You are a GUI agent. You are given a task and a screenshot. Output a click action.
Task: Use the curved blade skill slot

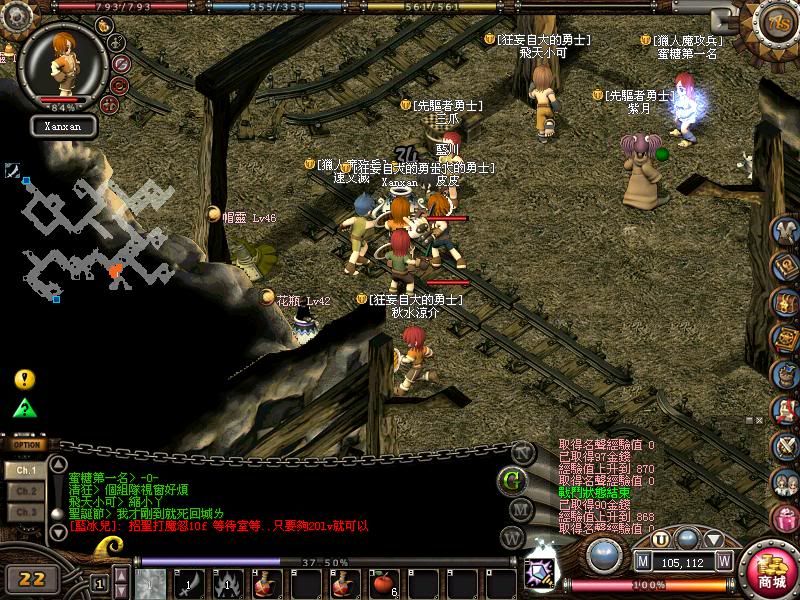[189, 582]
